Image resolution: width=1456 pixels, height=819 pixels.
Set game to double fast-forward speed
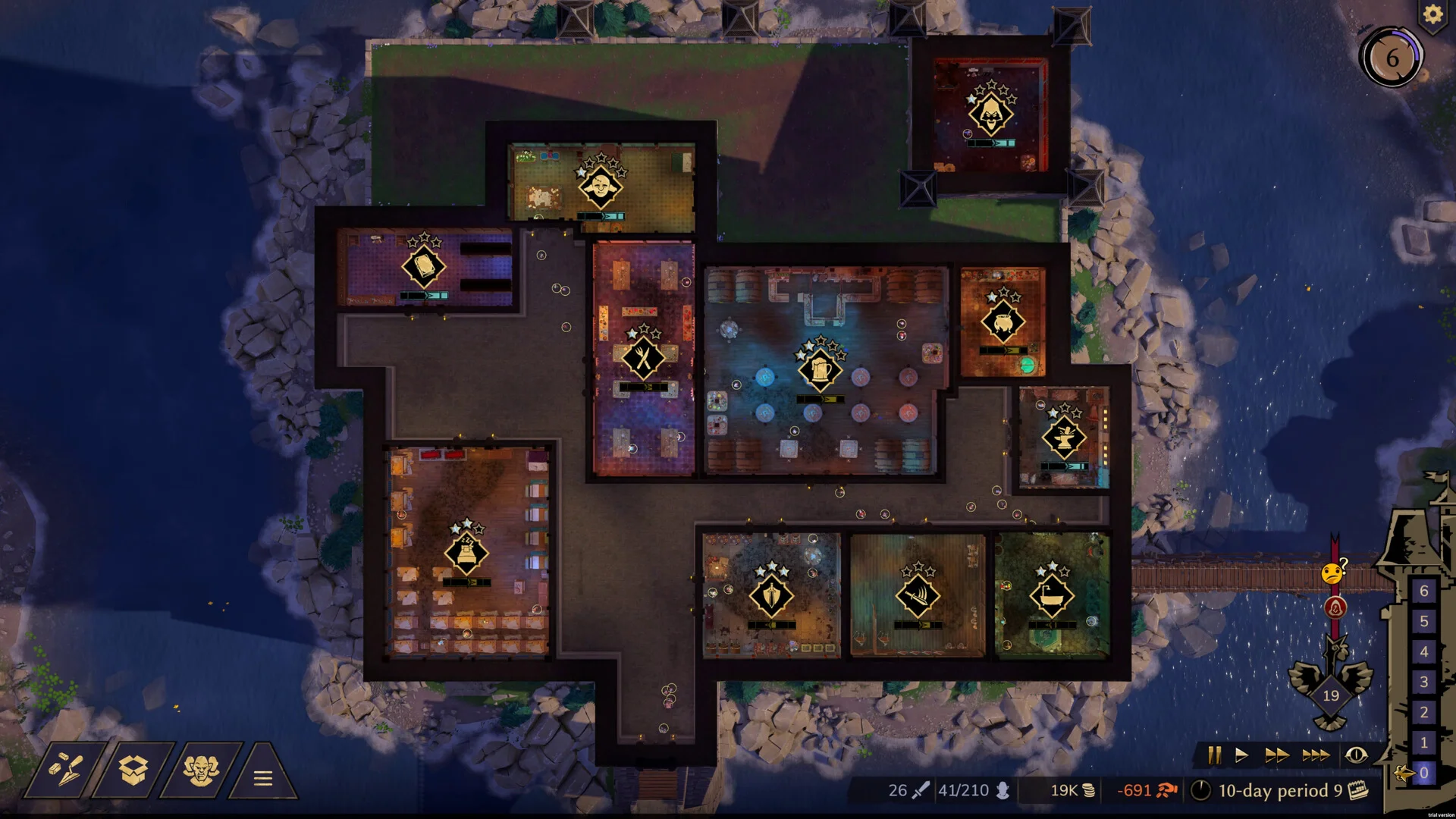(x=1276, y=755)
